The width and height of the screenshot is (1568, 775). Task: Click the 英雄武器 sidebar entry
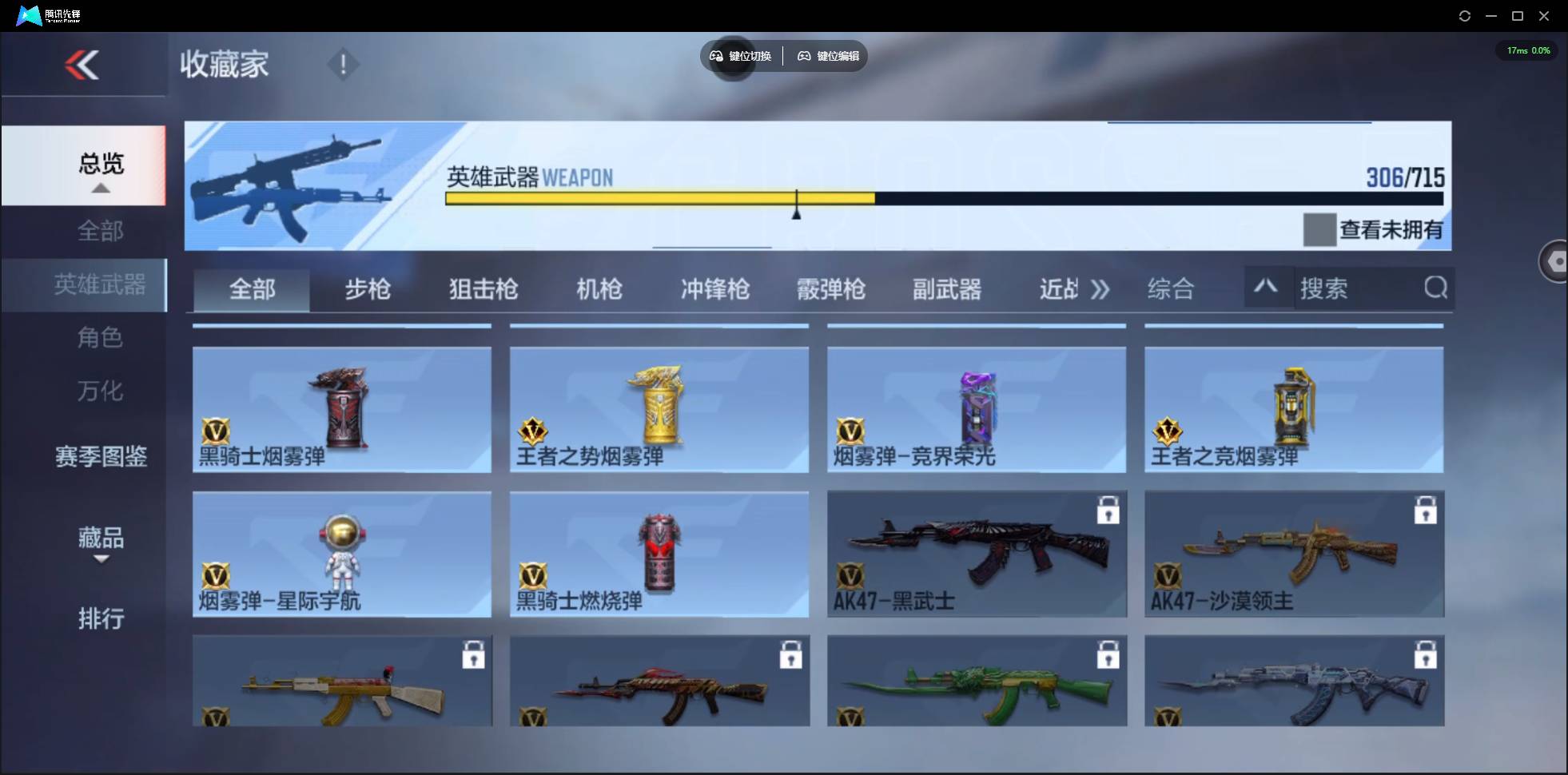tap(101, 284)
